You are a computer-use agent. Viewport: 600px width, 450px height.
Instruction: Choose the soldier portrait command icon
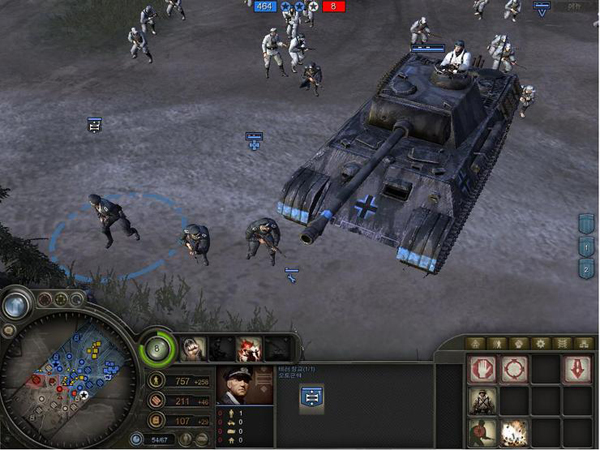pyautogui.click(x=484, y=401)
